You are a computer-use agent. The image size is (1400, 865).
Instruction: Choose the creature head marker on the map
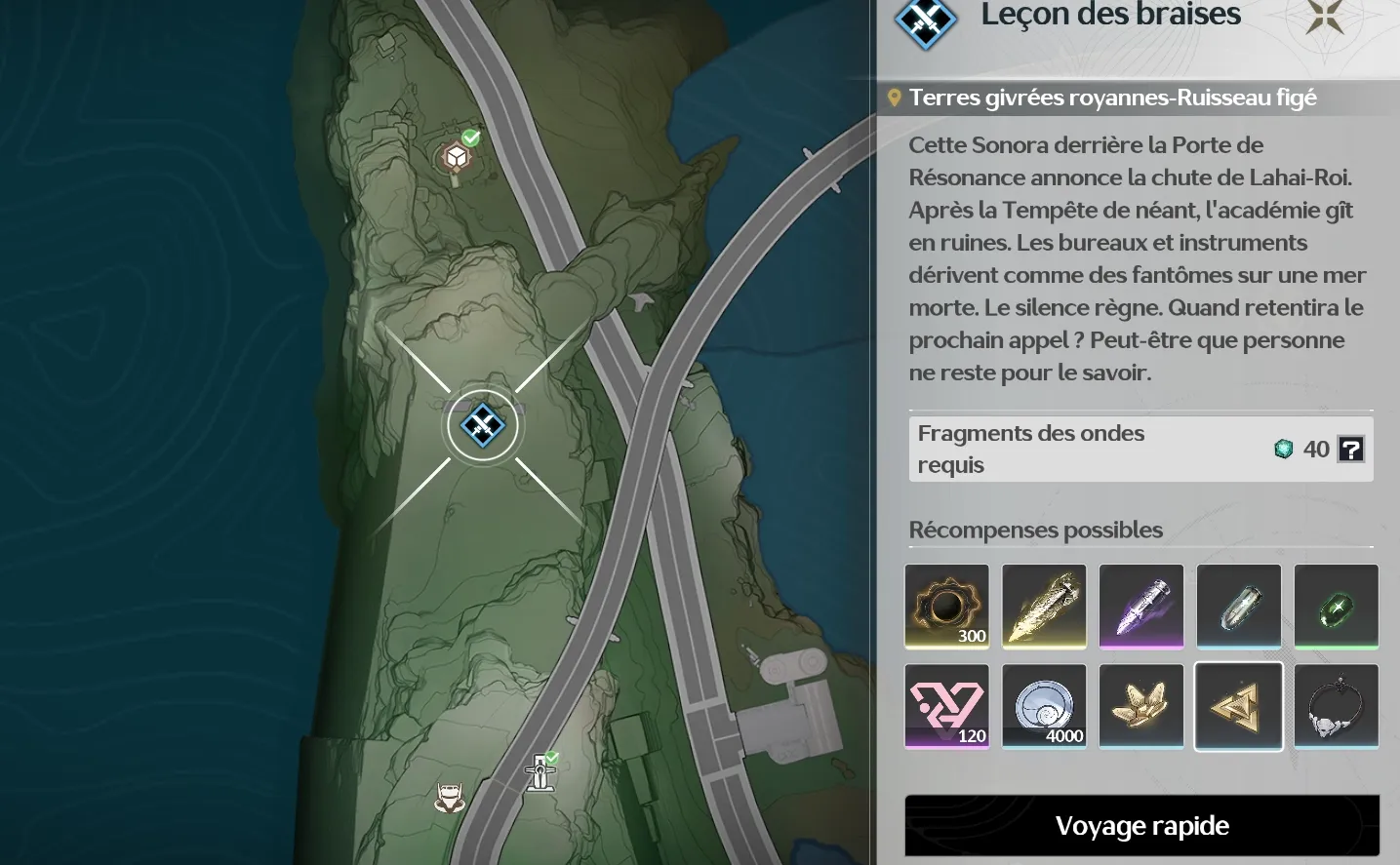point(449,798)
